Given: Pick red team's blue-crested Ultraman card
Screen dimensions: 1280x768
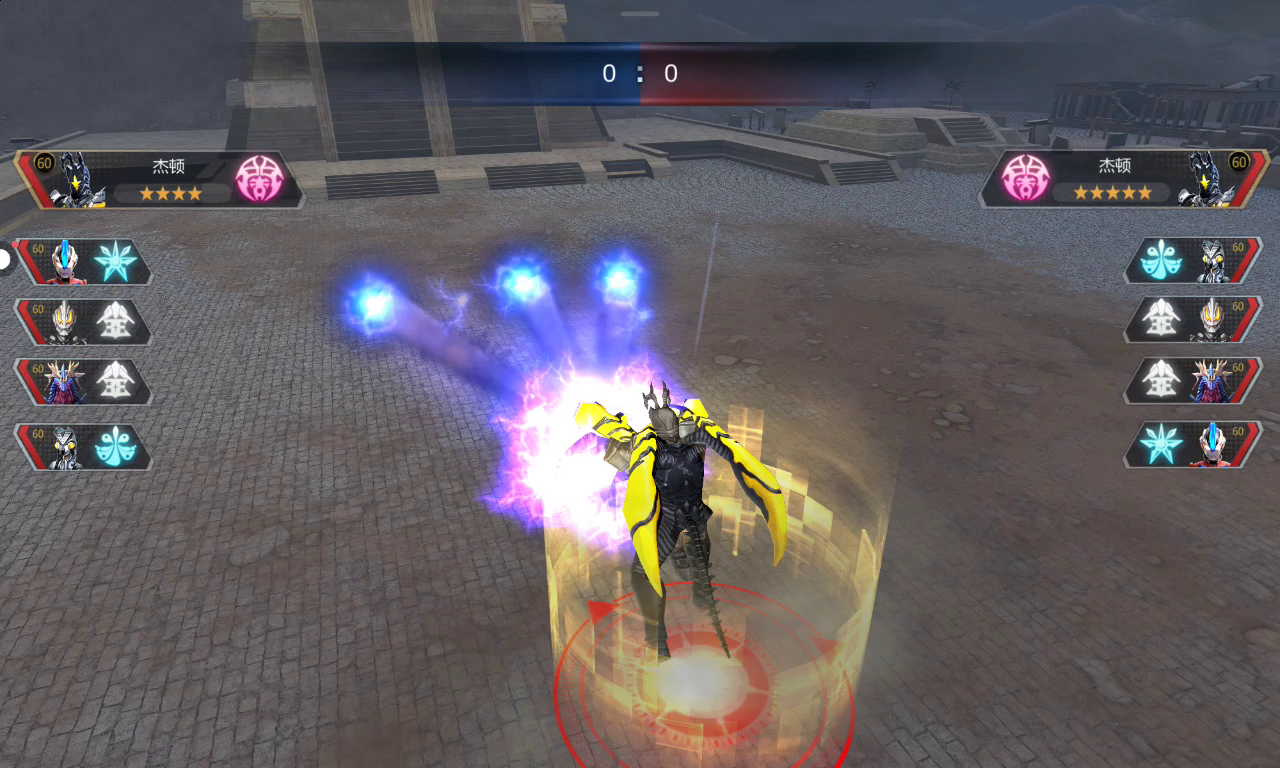Looking at the screenshot, I should 1195,445.
